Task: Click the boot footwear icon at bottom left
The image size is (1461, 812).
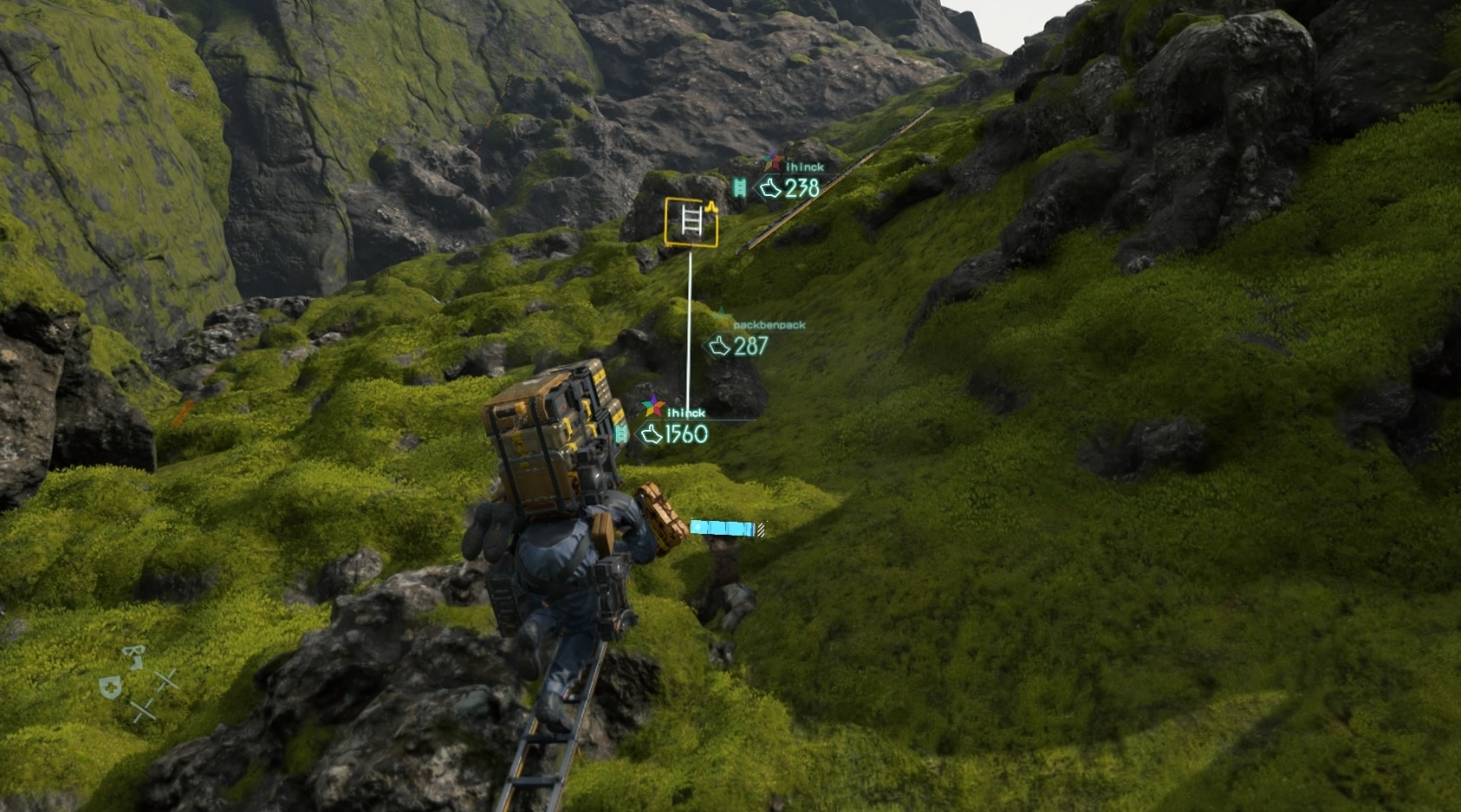Action: pos(134,657)
